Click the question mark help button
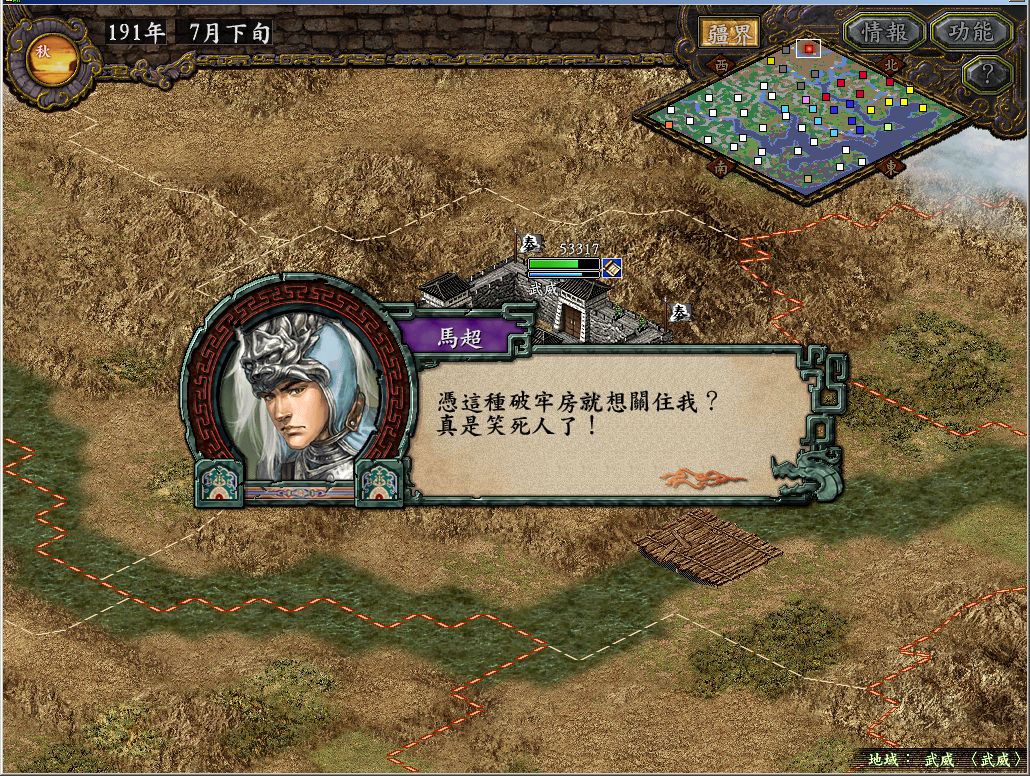Viewport: 1030px width, 776px height. (987, 73)
